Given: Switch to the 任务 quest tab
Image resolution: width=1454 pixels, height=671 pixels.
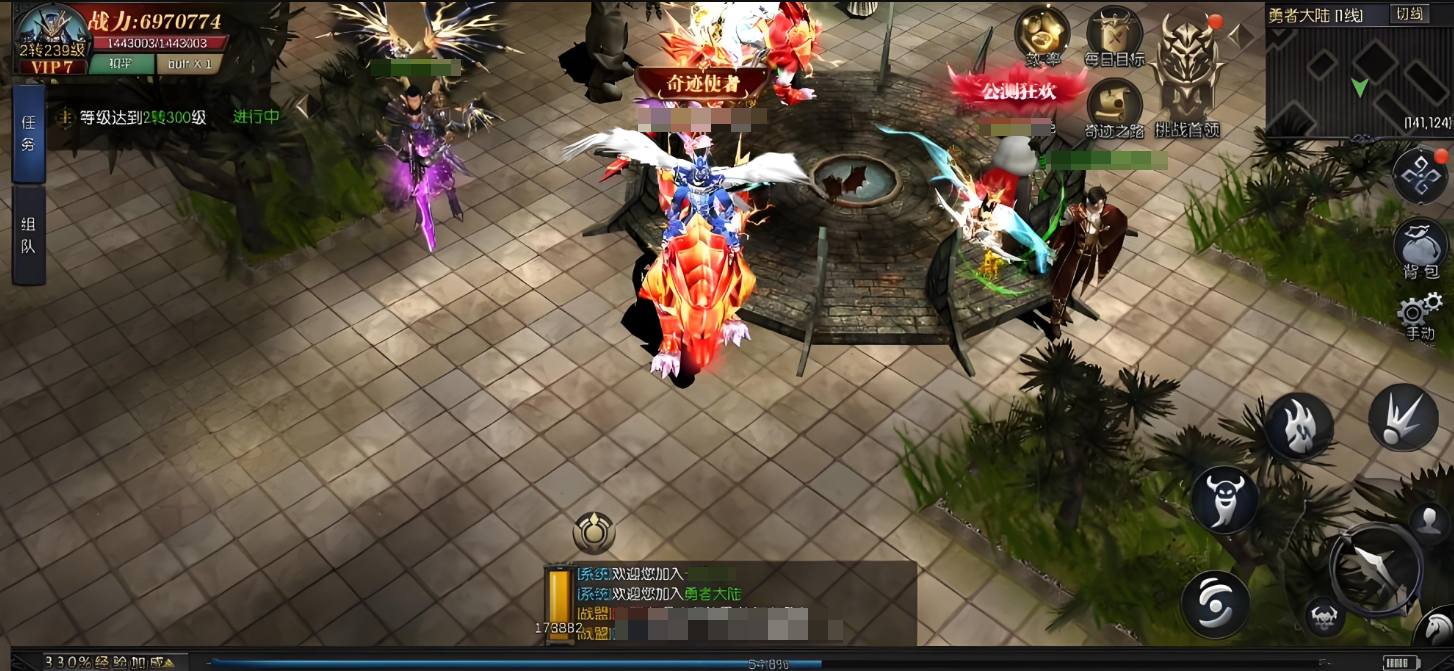Looking at the screenshot, I should click(28, 134).
